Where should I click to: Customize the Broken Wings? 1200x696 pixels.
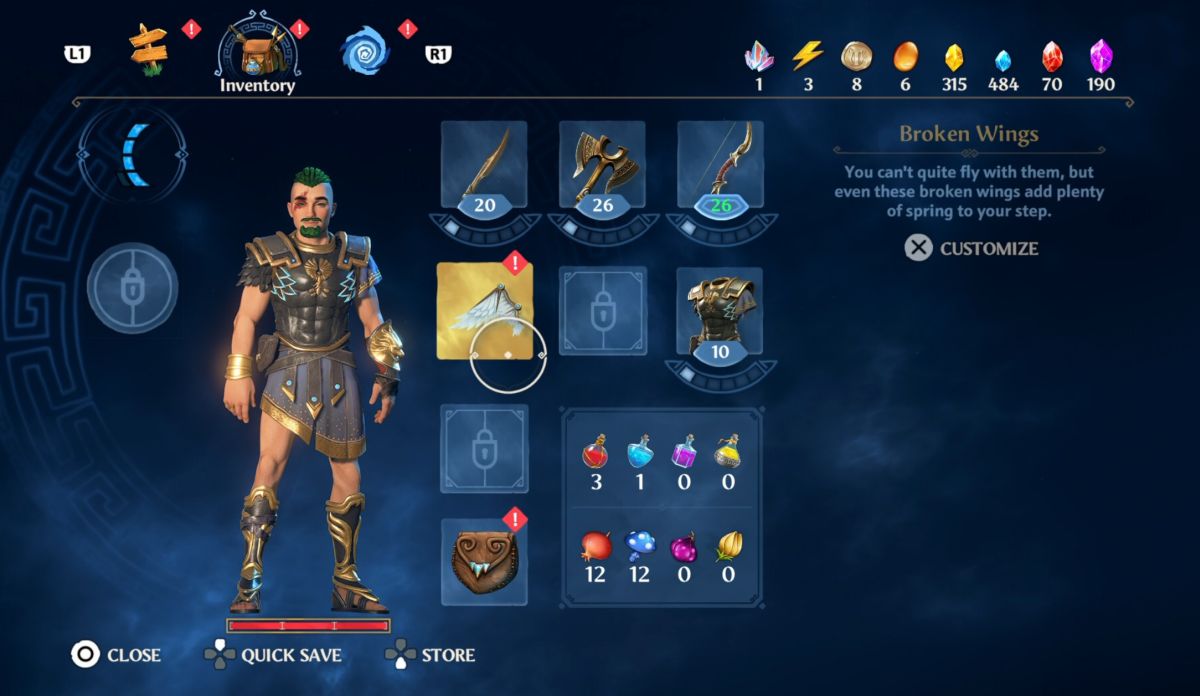(x=972, y=248)
